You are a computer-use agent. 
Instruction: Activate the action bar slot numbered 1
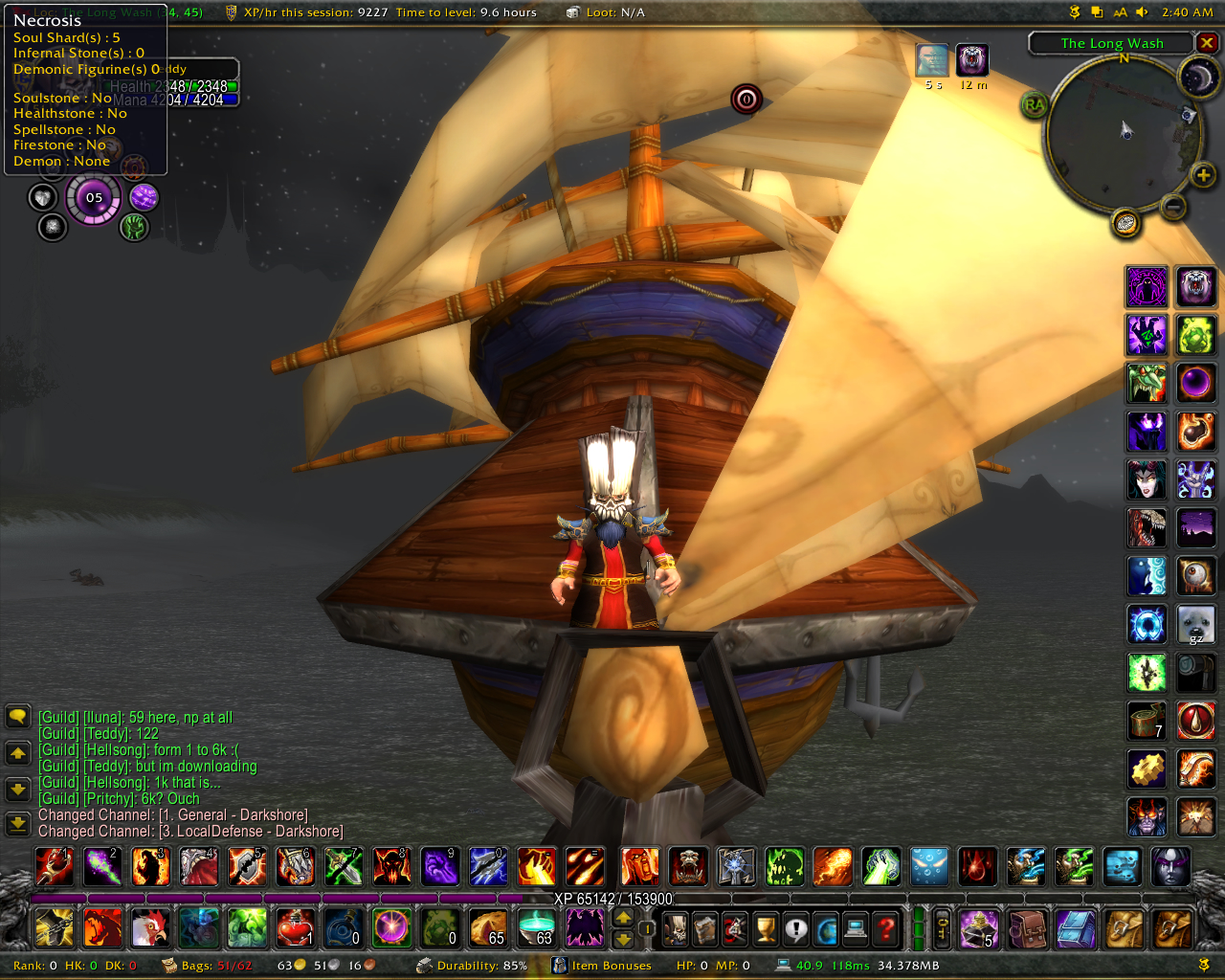pyautogui.click(x=54, y=867)
